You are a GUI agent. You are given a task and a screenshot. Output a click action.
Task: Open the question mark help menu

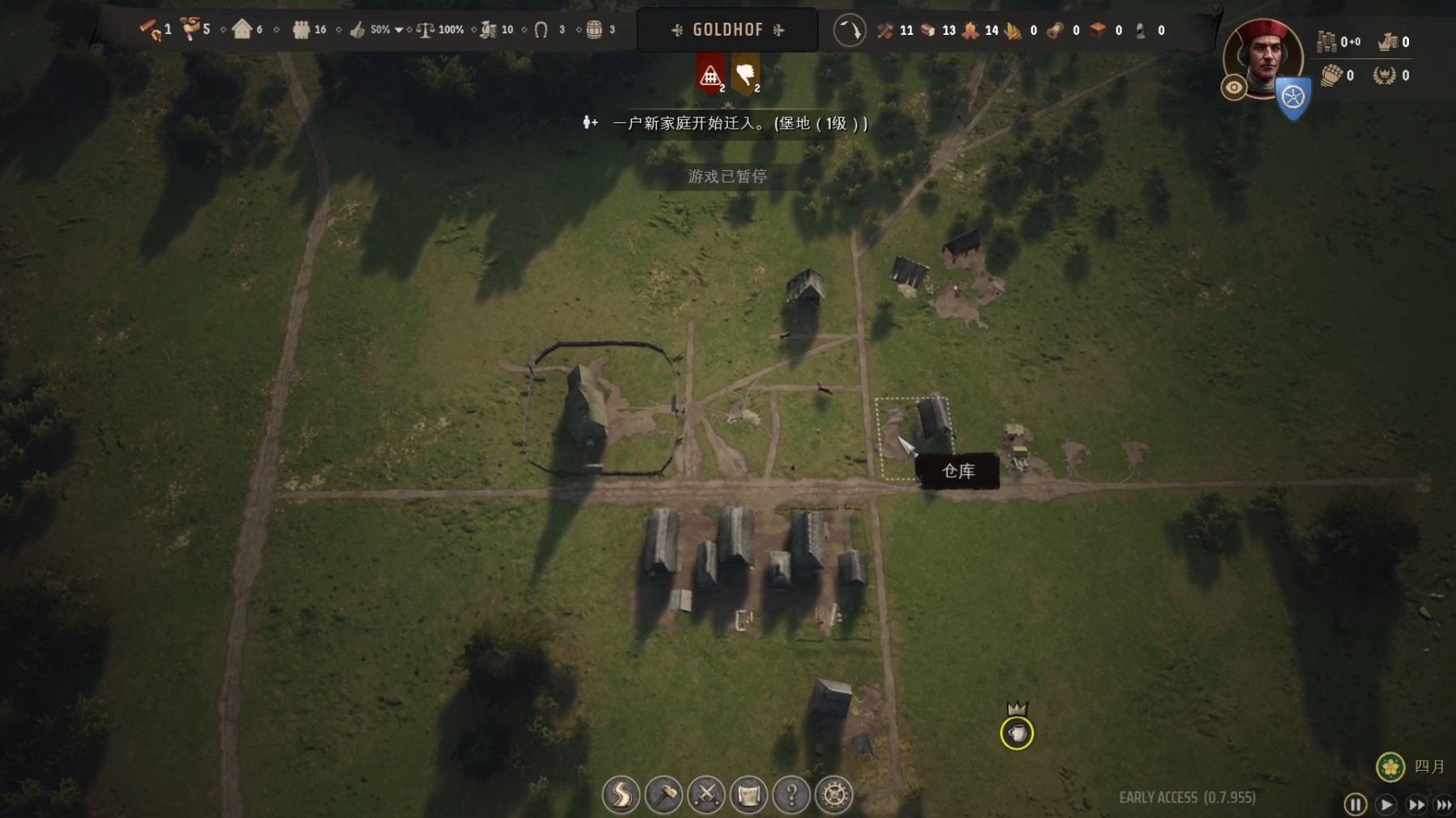(791, 795)
